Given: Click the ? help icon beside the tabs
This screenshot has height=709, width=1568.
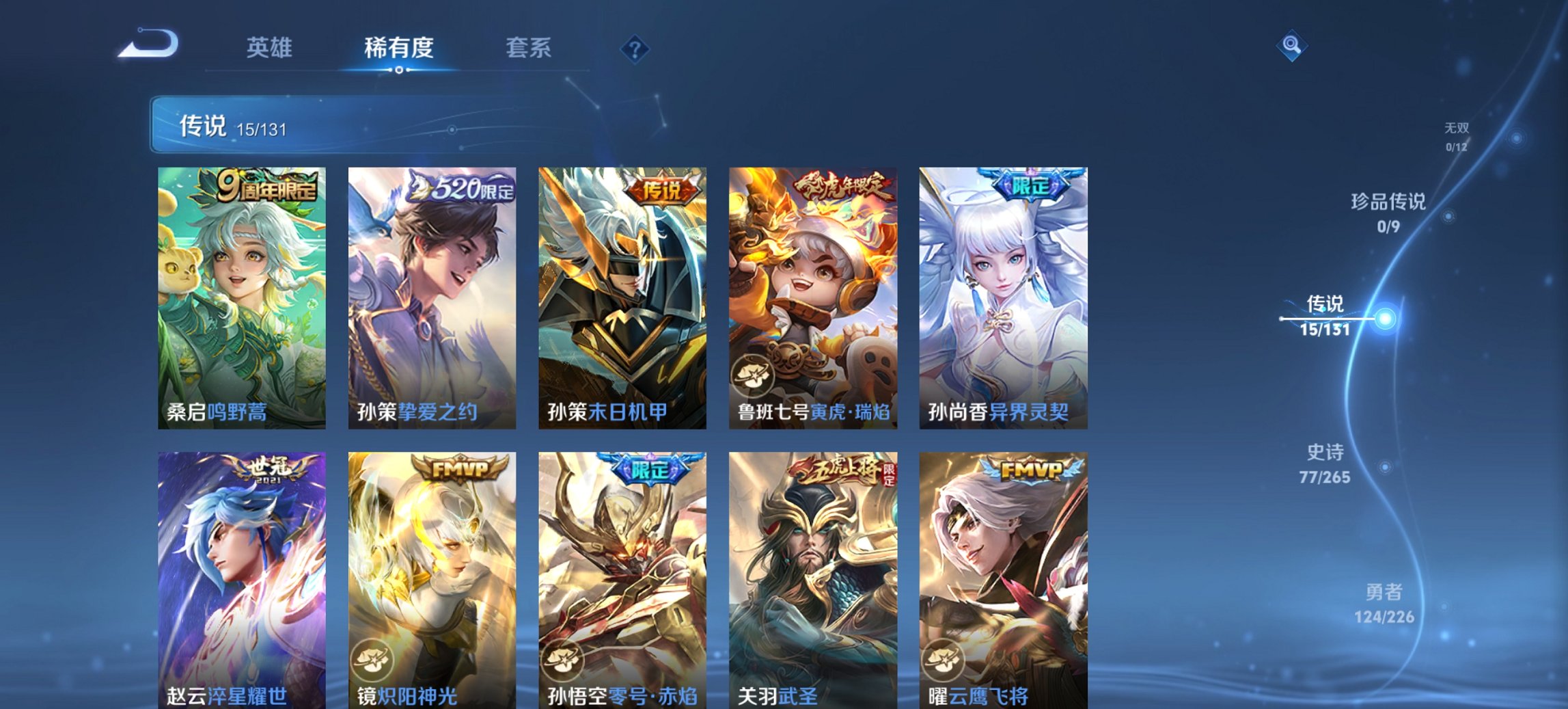Looking at the screenshot, I should tap(635, 48).
